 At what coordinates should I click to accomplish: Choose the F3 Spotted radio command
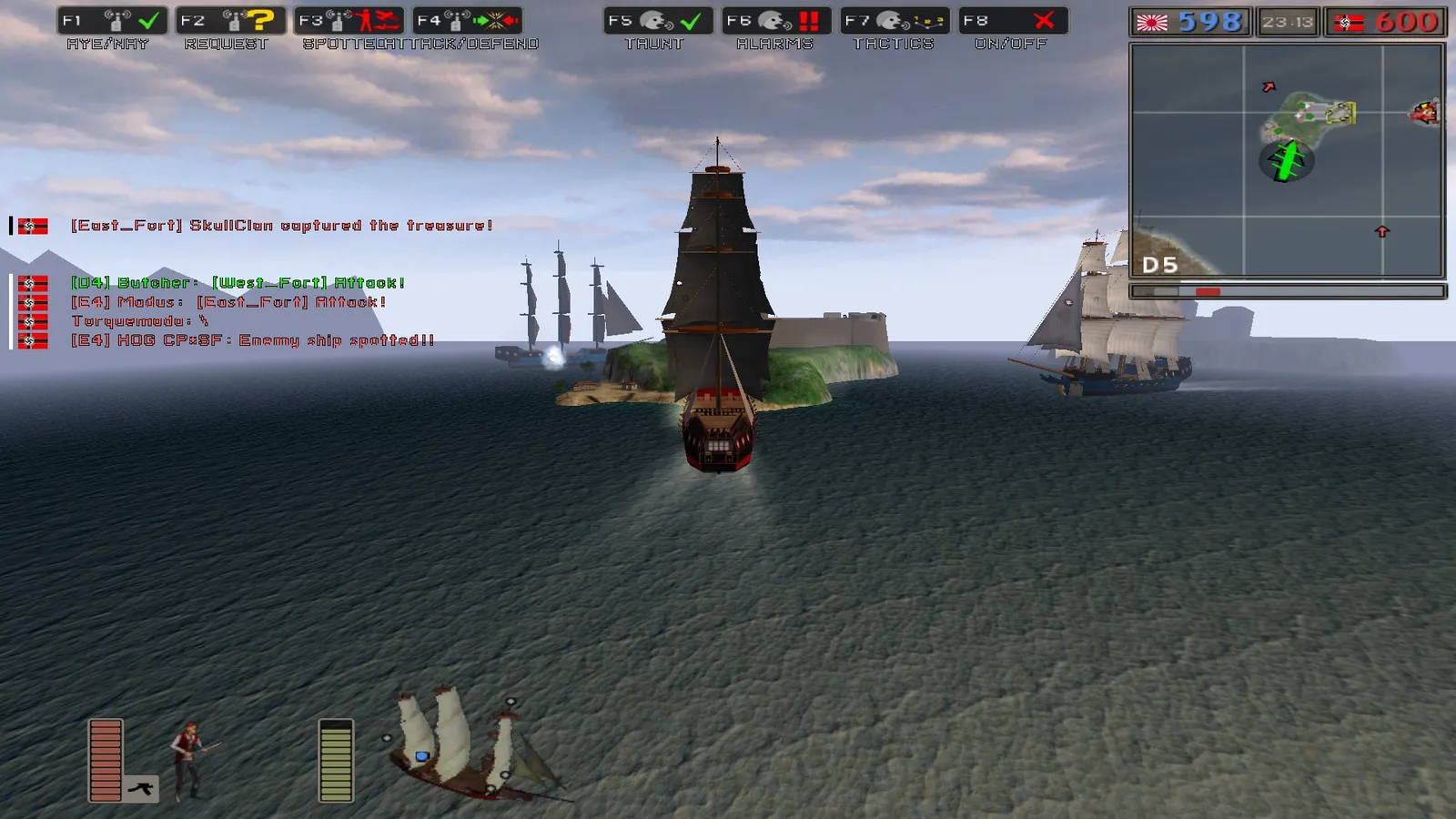pyautogui.click(x=349, y=21)
